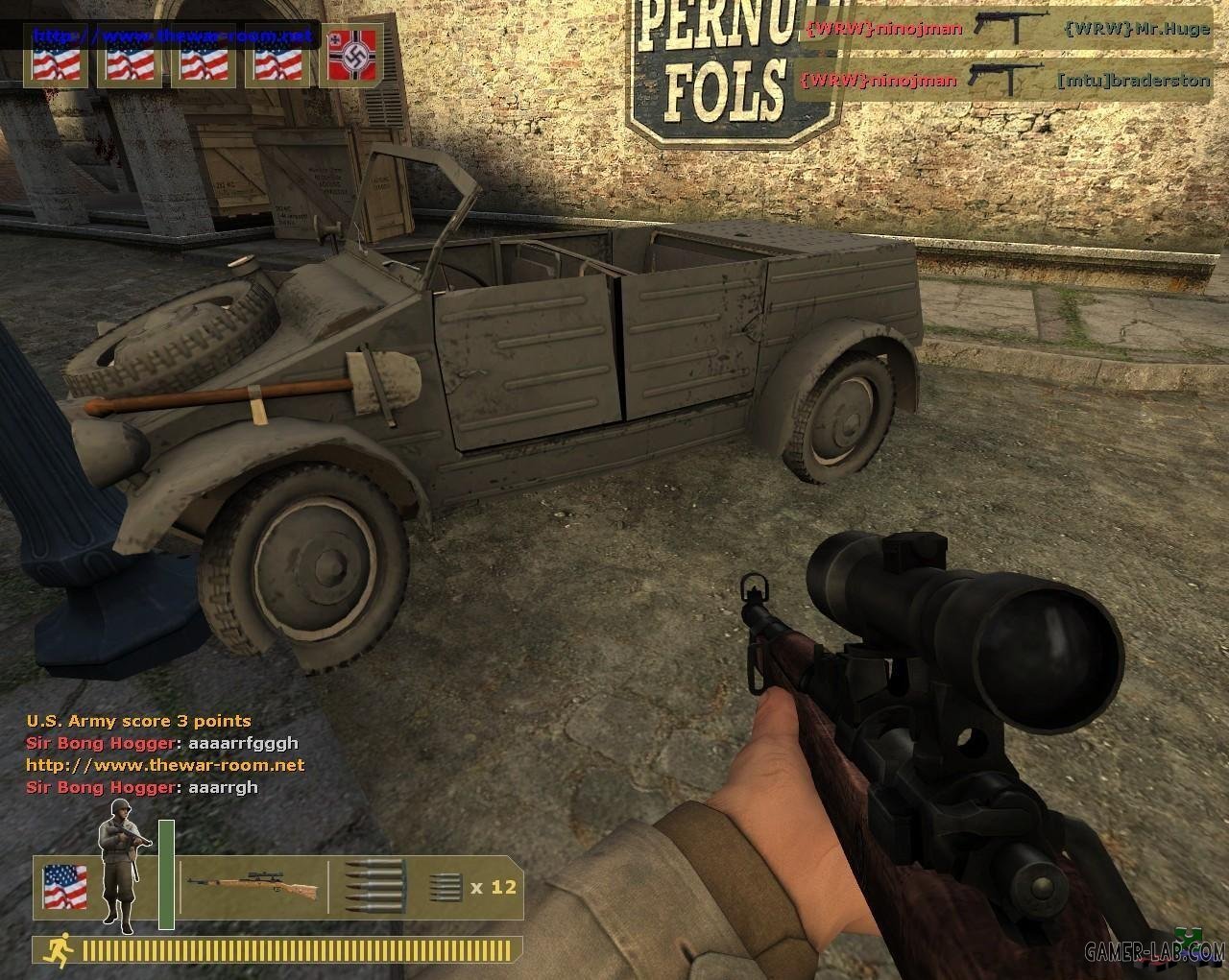Click the soldier silhouette status icon
Image resolution: width=1229 pixels, height=980 pixels.
coord(121,875)
